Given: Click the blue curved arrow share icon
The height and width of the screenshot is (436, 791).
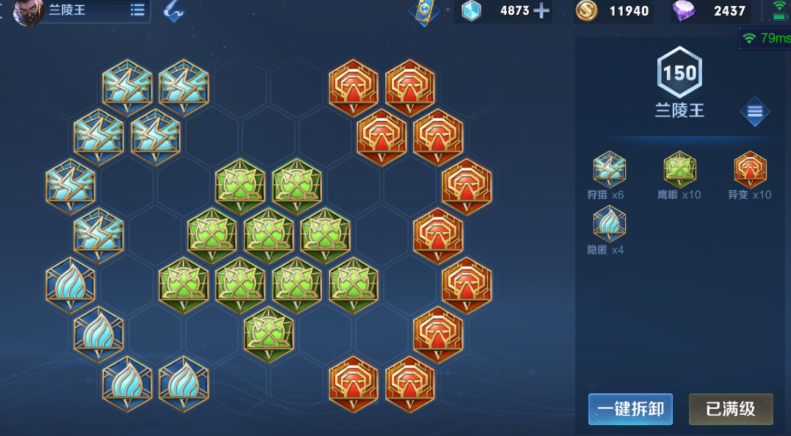Looking at the screenshot, I should tap(174, 11).
